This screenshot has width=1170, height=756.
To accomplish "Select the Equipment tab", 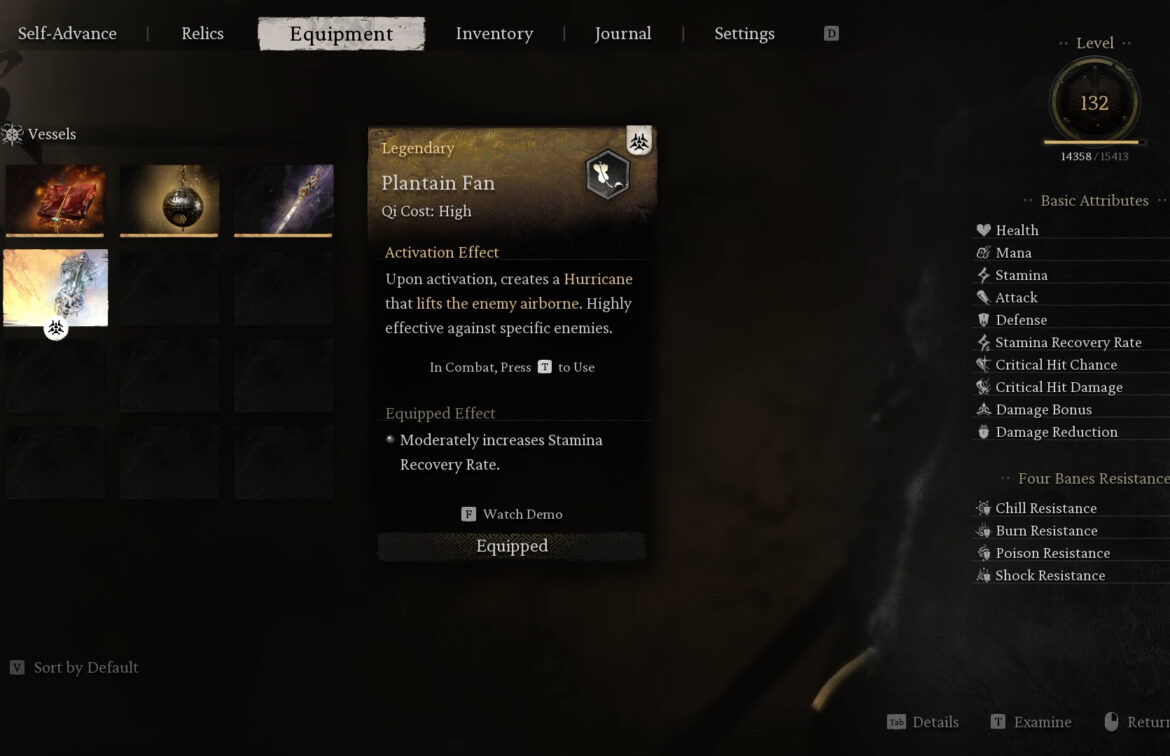I will coord(341,34).
